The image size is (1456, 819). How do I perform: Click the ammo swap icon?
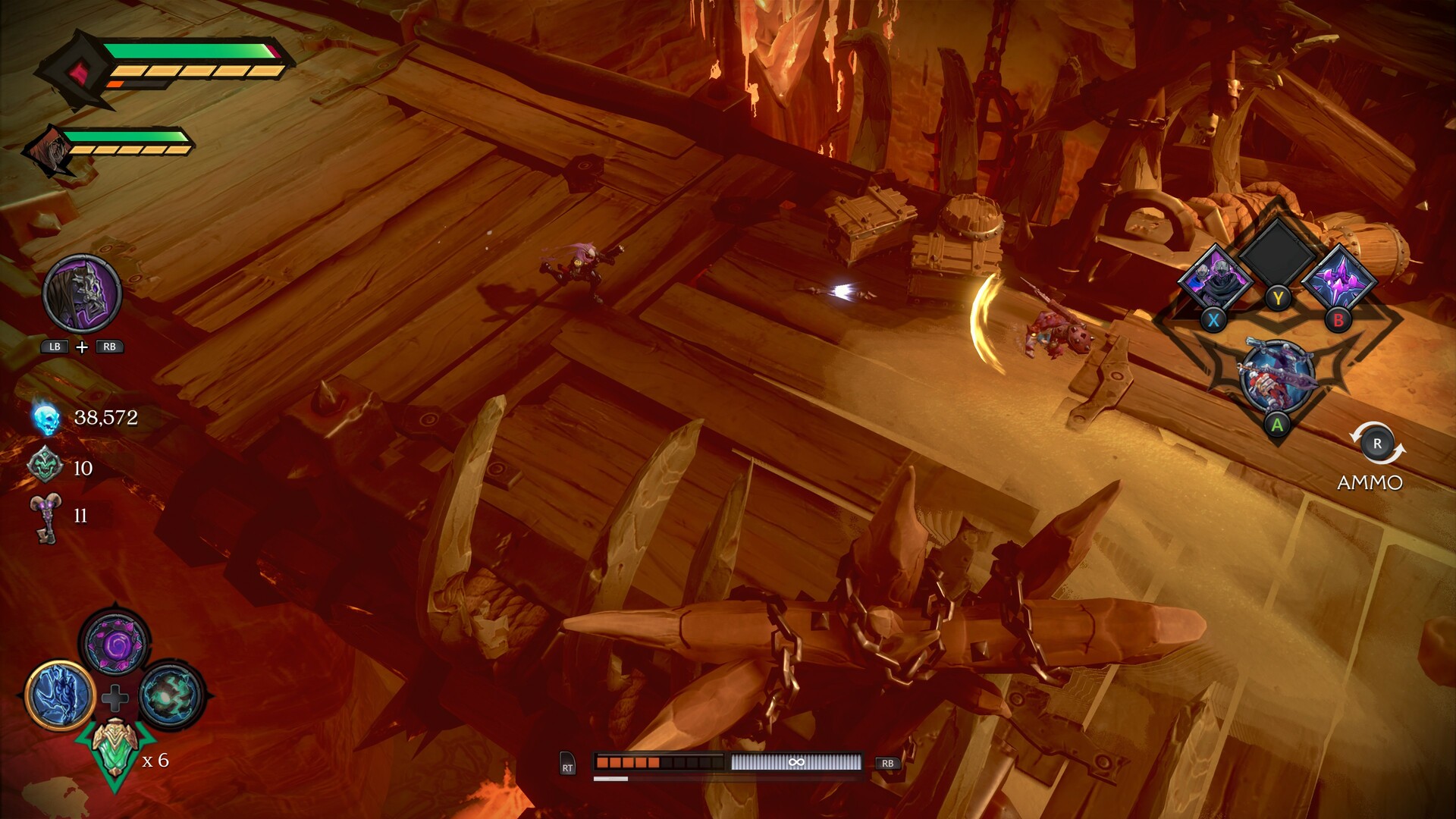(1377, 444)
